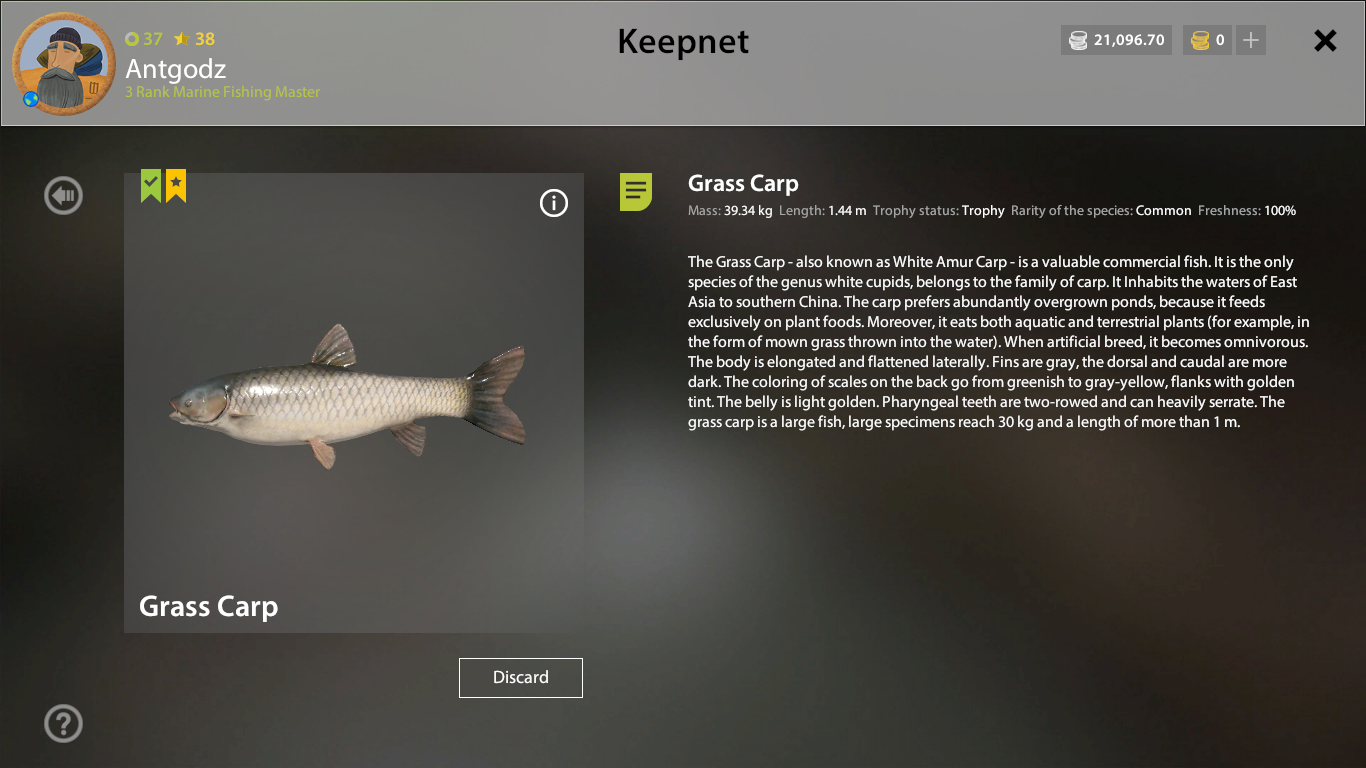Click the Discard button
The width and height of the screenshot is (1366, 768).
[520, 677]
